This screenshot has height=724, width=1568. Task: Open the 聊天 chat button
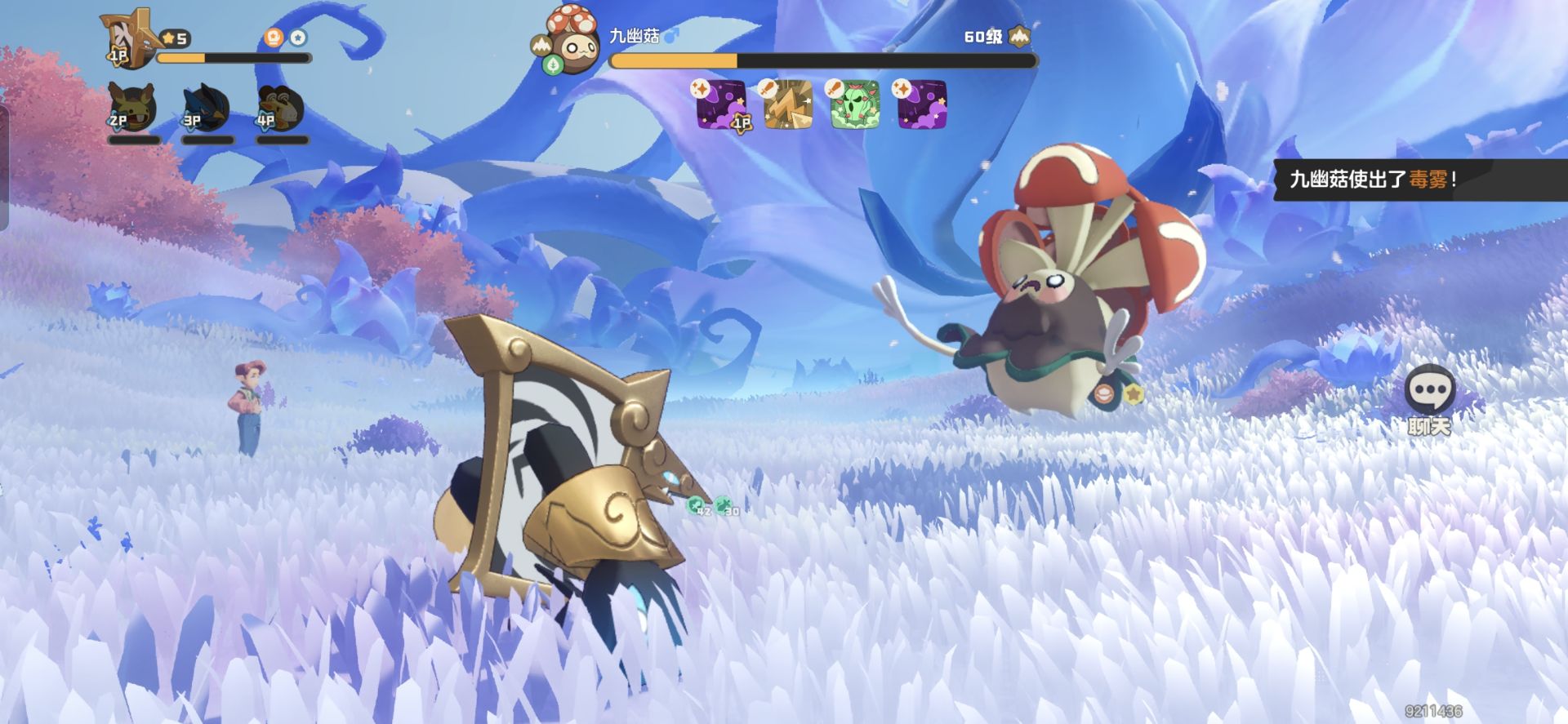1429,393
